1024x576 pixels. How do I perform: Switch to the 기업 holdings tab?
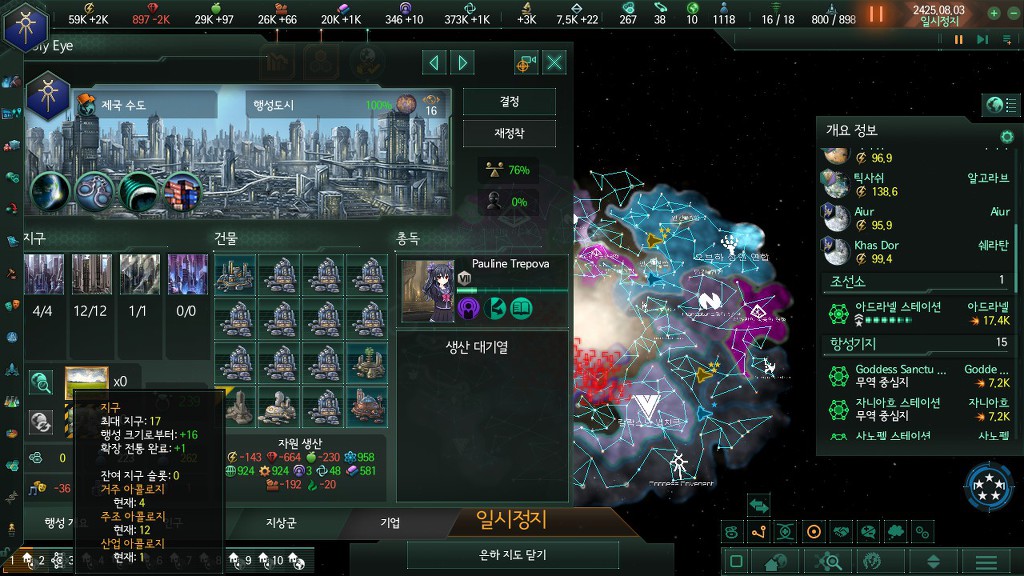(390, 522)
